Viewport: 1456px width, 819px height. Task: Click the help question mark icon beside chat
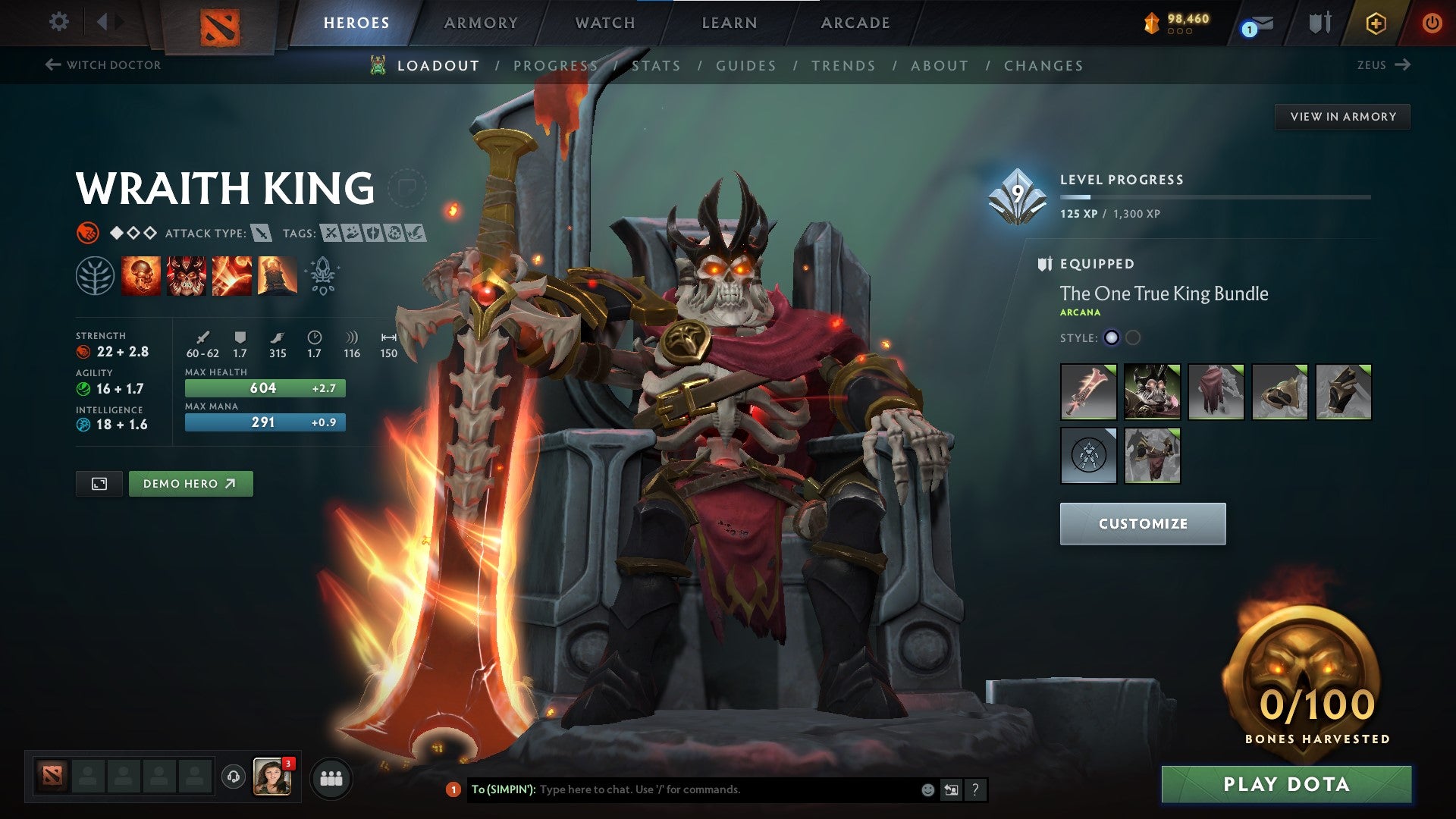coord(976,789)
